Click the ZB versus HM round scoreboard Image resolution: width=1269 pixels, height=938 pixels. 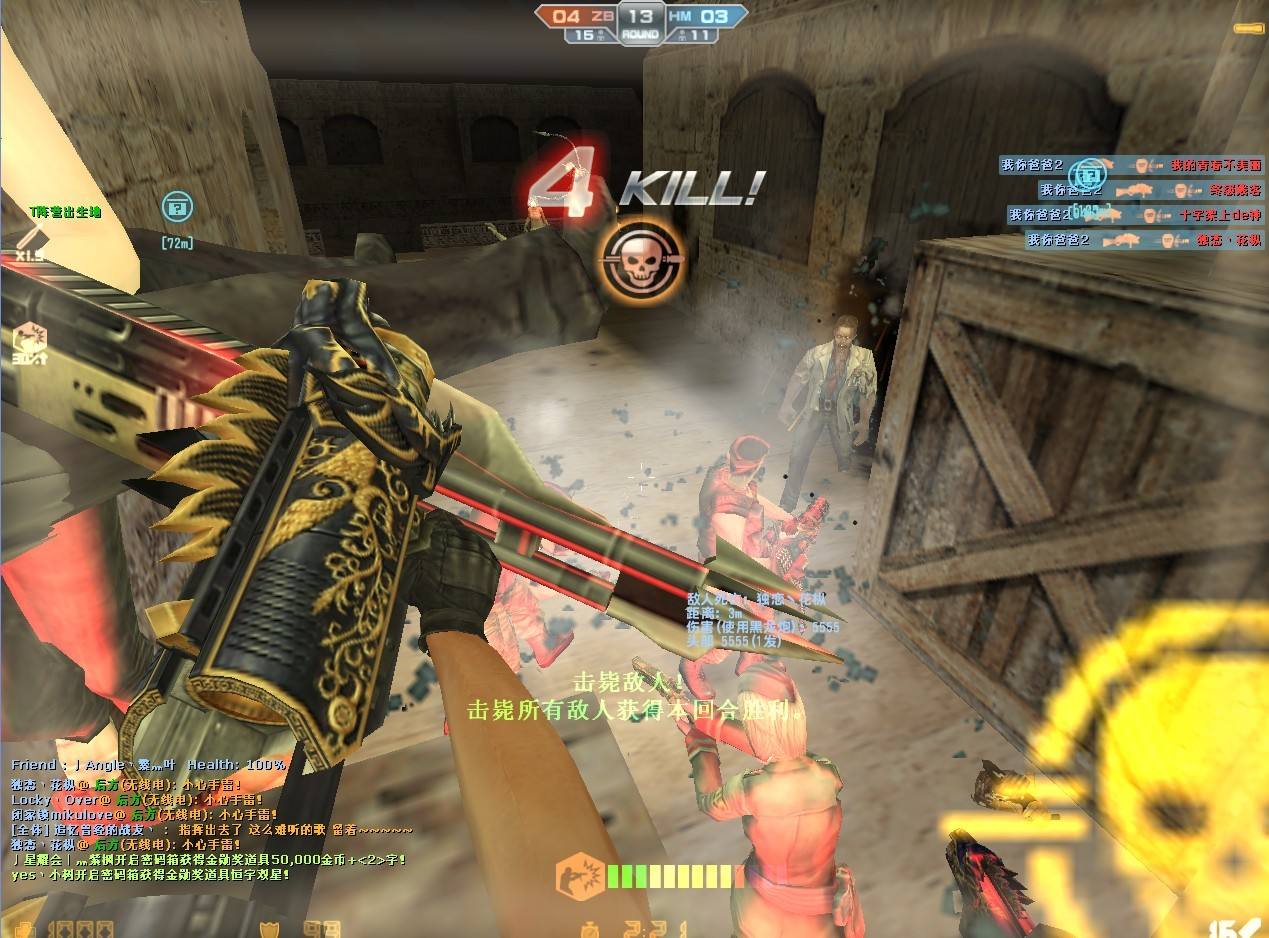point(640,24)
